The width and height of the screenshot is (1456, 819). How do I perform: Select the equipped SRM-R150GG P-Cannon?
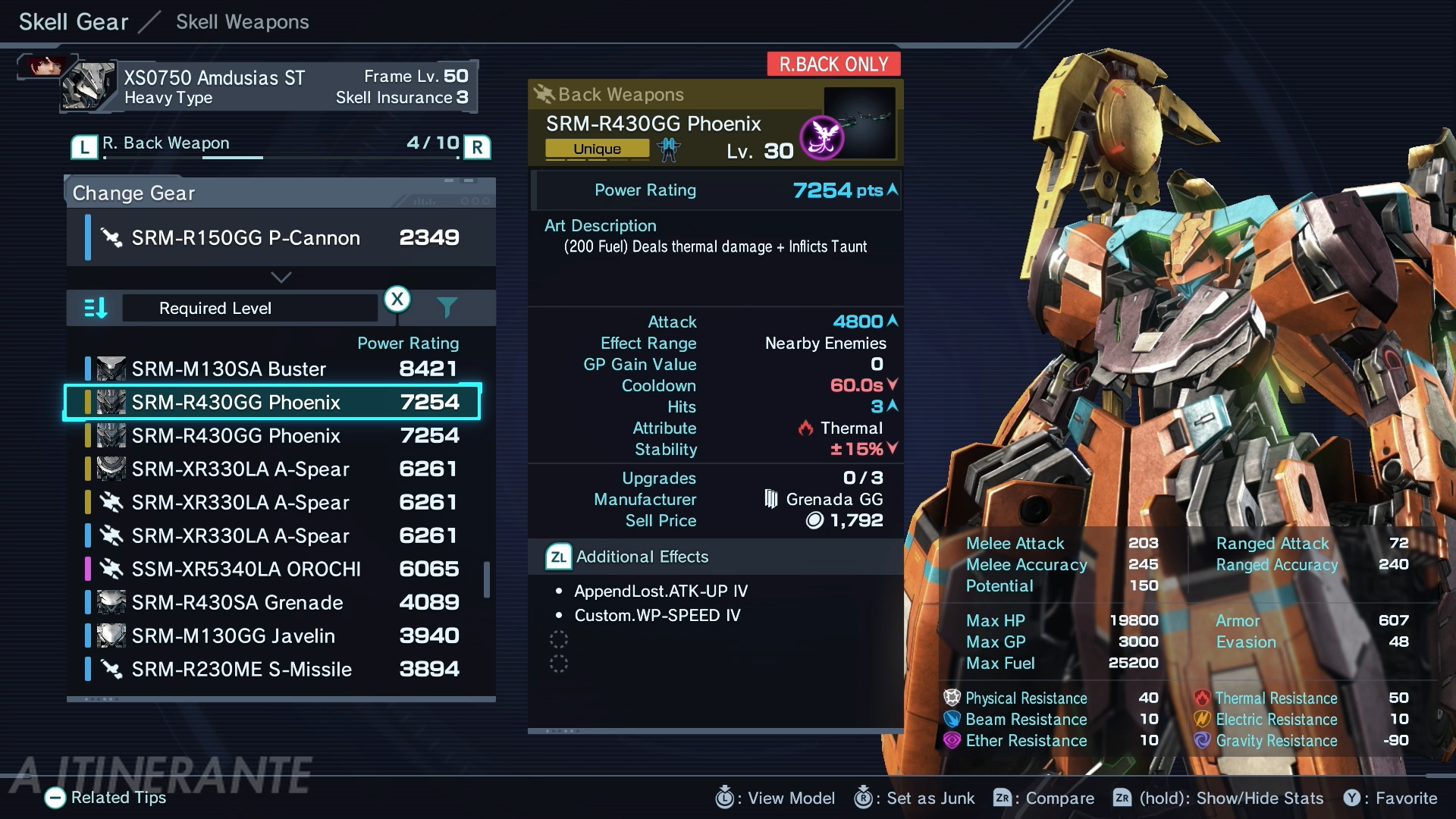[x=281, y=238]
